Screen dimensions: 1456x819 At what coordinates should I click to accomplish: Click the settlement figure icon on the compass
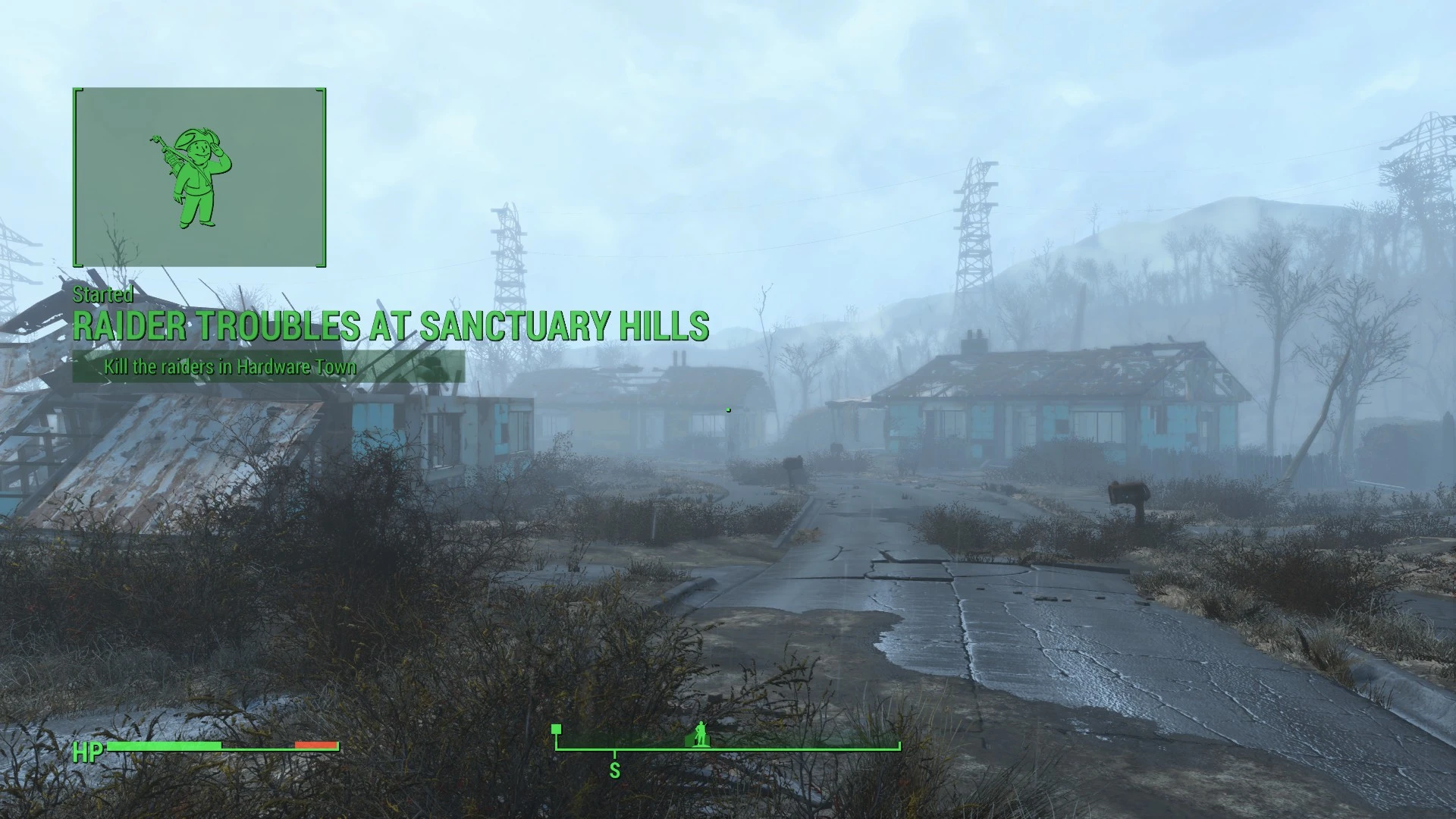click(x=700, y=734)
